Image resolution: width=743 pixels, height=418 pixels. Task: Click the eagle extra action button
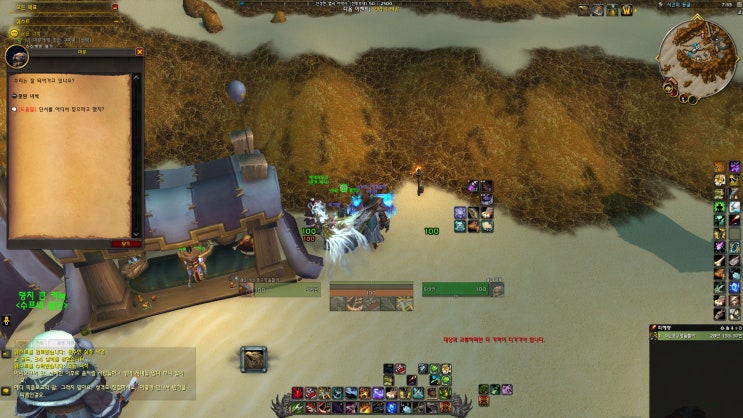(254, 357)
